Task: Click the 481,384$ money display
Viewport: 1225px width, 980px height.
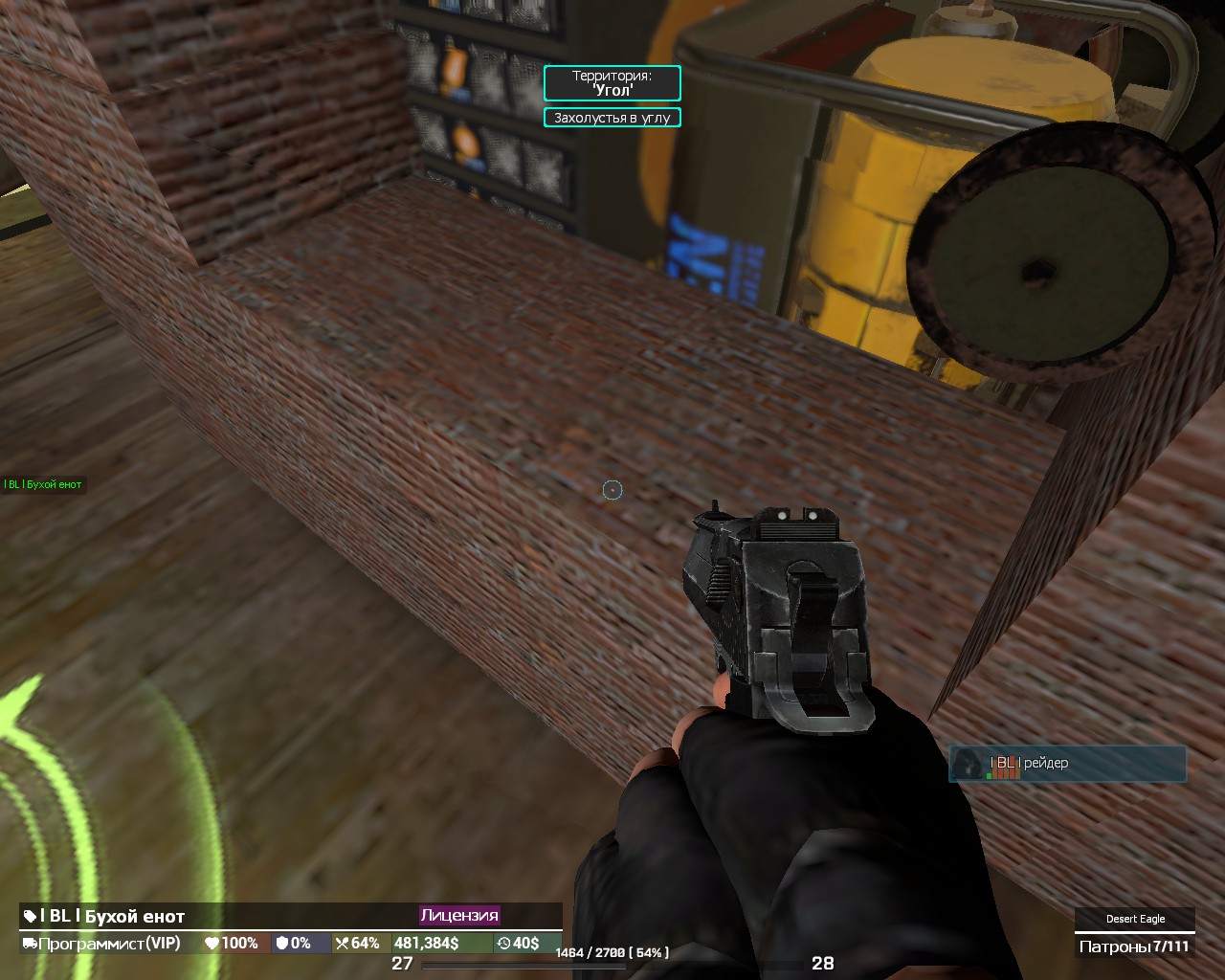Action: (x=427, y=943)
